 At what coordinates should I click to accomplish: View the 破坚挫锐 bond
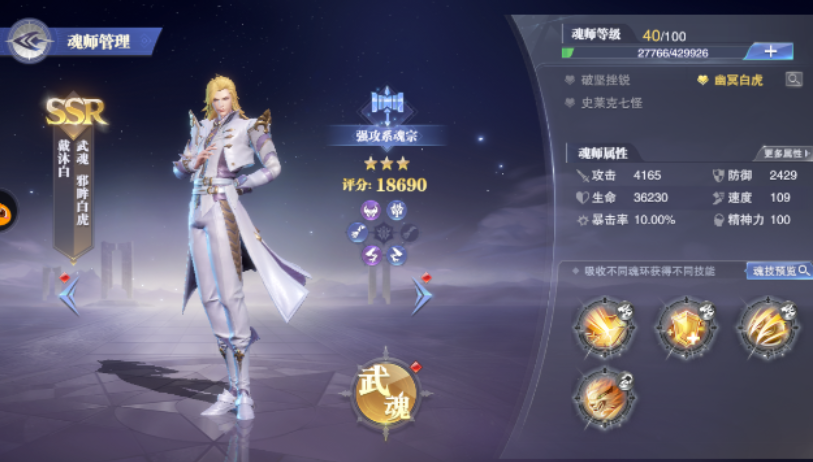[x=605, y=80]
